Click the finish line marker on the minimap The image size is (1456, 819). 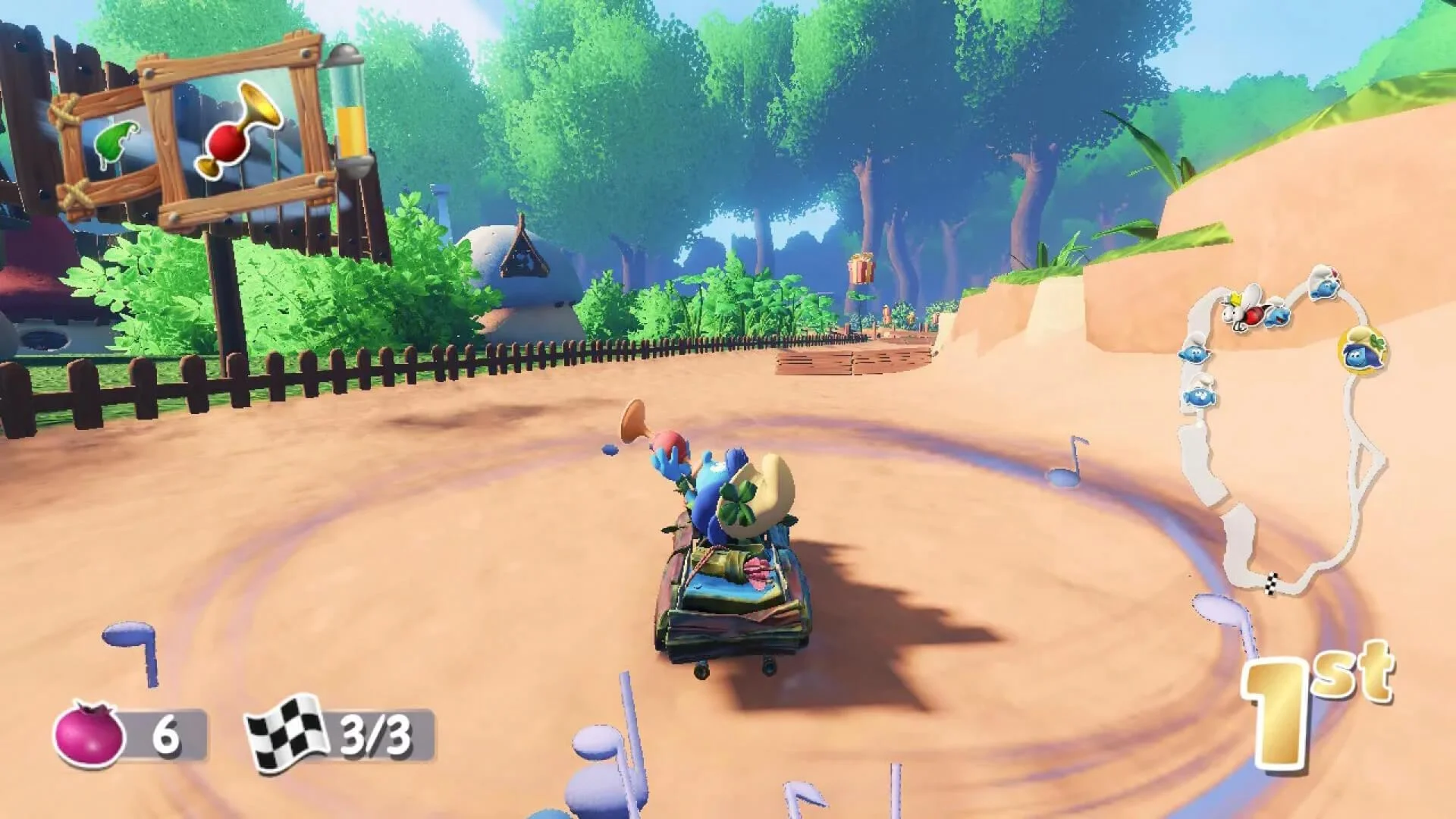[1271, 585]
